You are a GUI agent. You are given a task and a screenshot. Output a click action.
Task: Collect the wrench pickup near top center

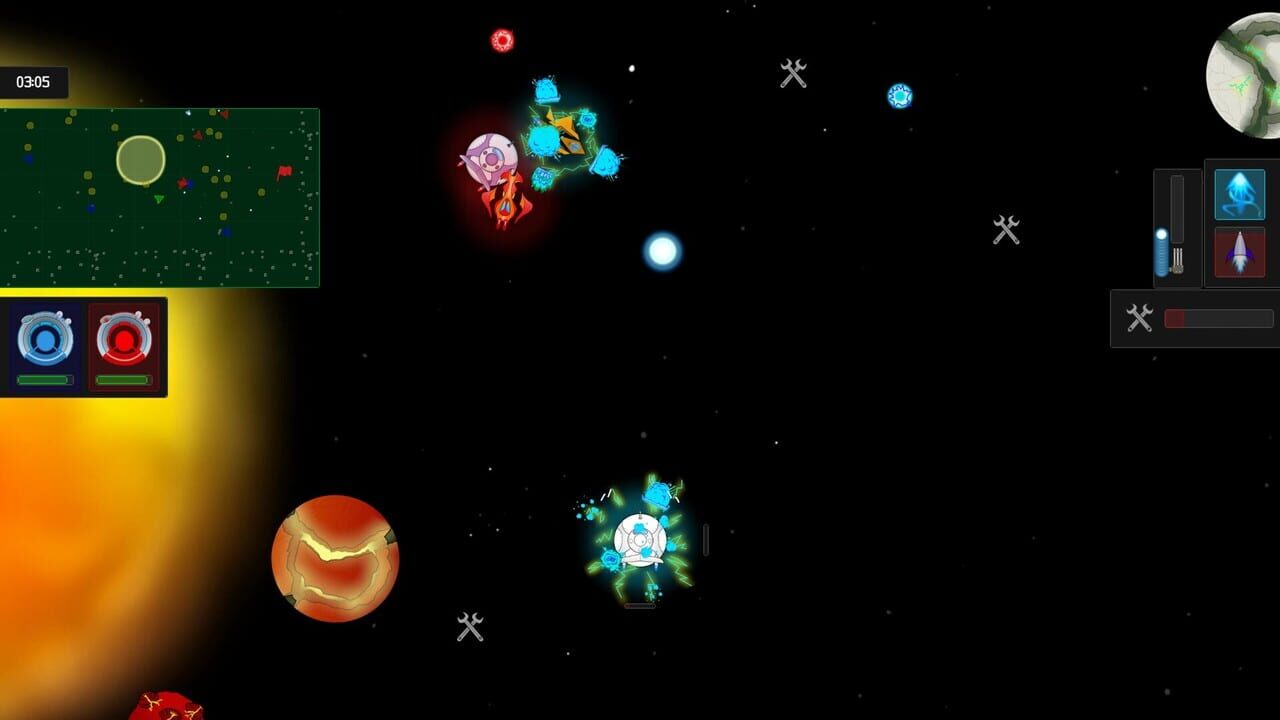click(793, 72)
